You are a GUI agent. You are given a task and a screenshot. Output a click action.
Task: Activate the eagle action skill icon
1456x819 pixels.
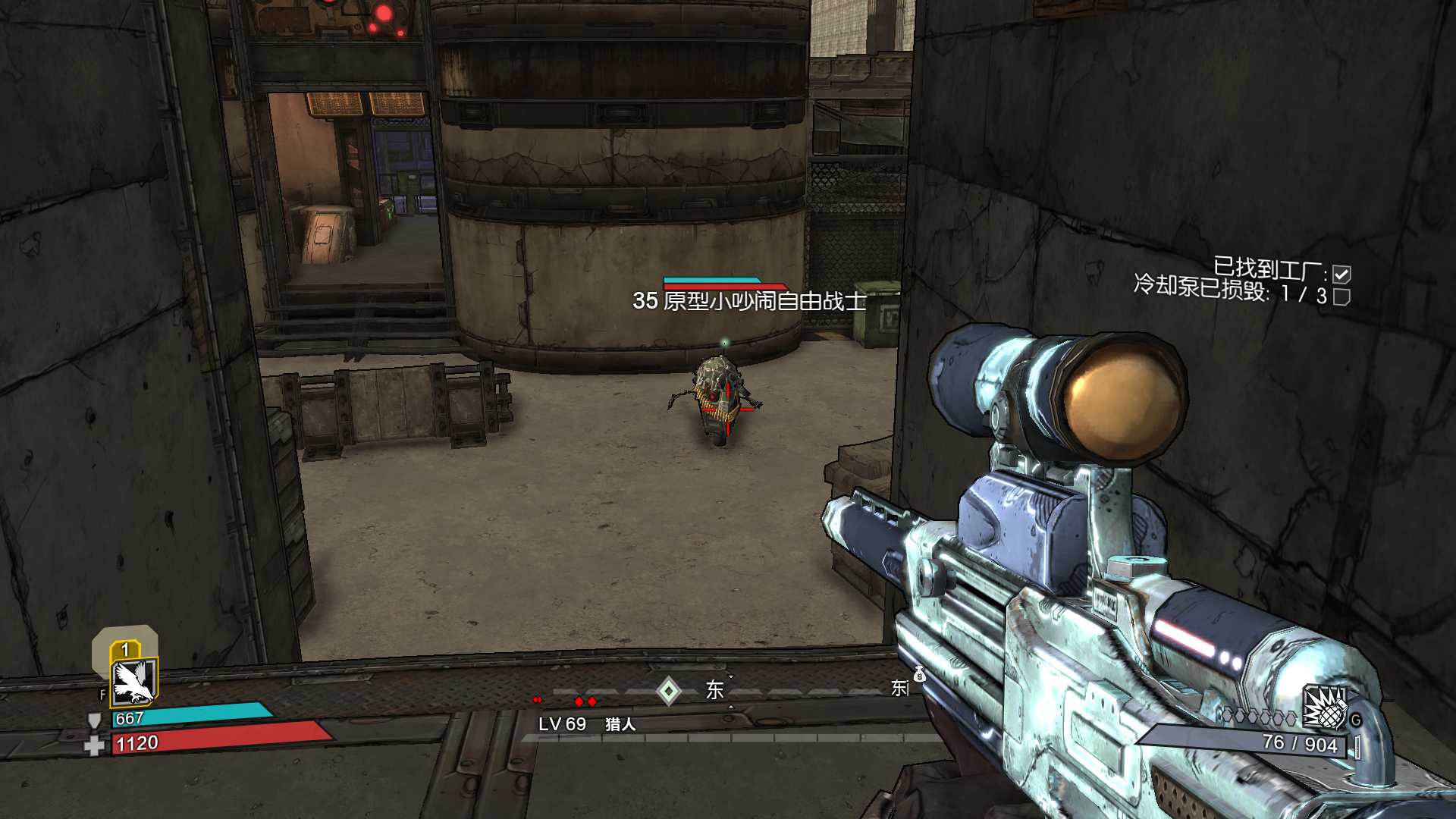(134, 680)
